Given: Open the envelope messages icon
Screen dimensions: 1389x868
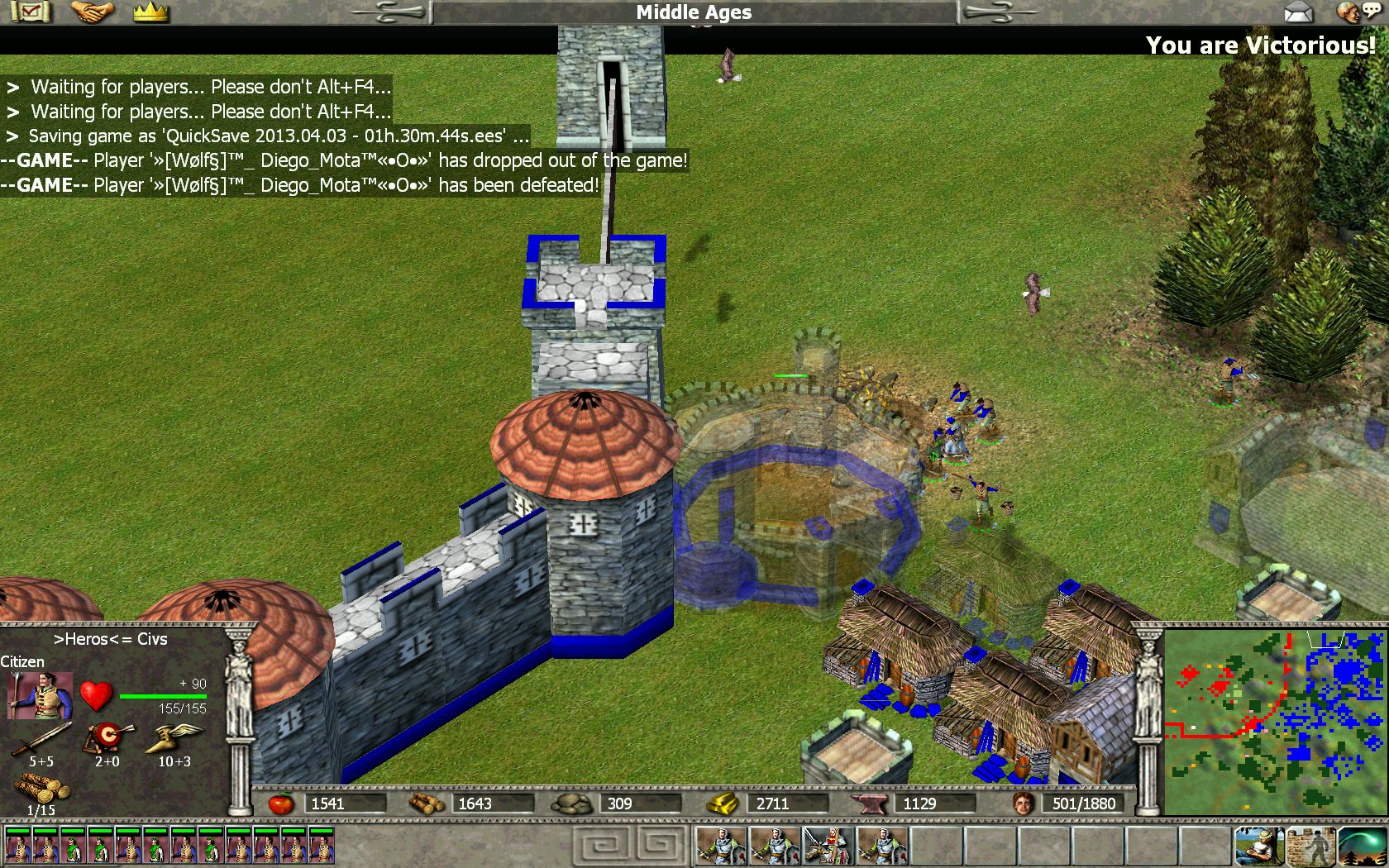Looking at the screenshot, I should (1298, 12).
